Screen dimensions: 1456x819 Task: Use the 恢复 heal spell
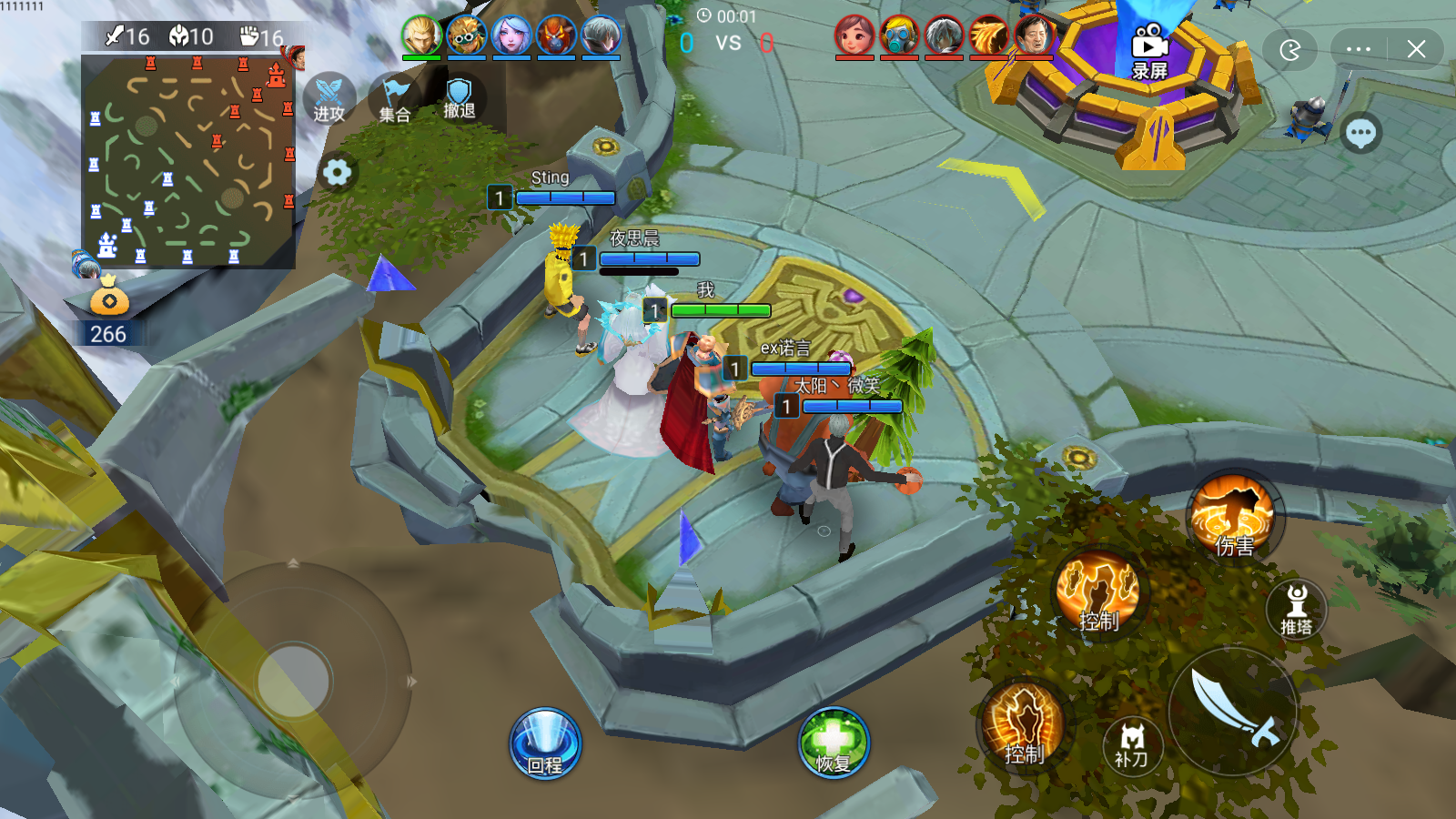point(834,742)
